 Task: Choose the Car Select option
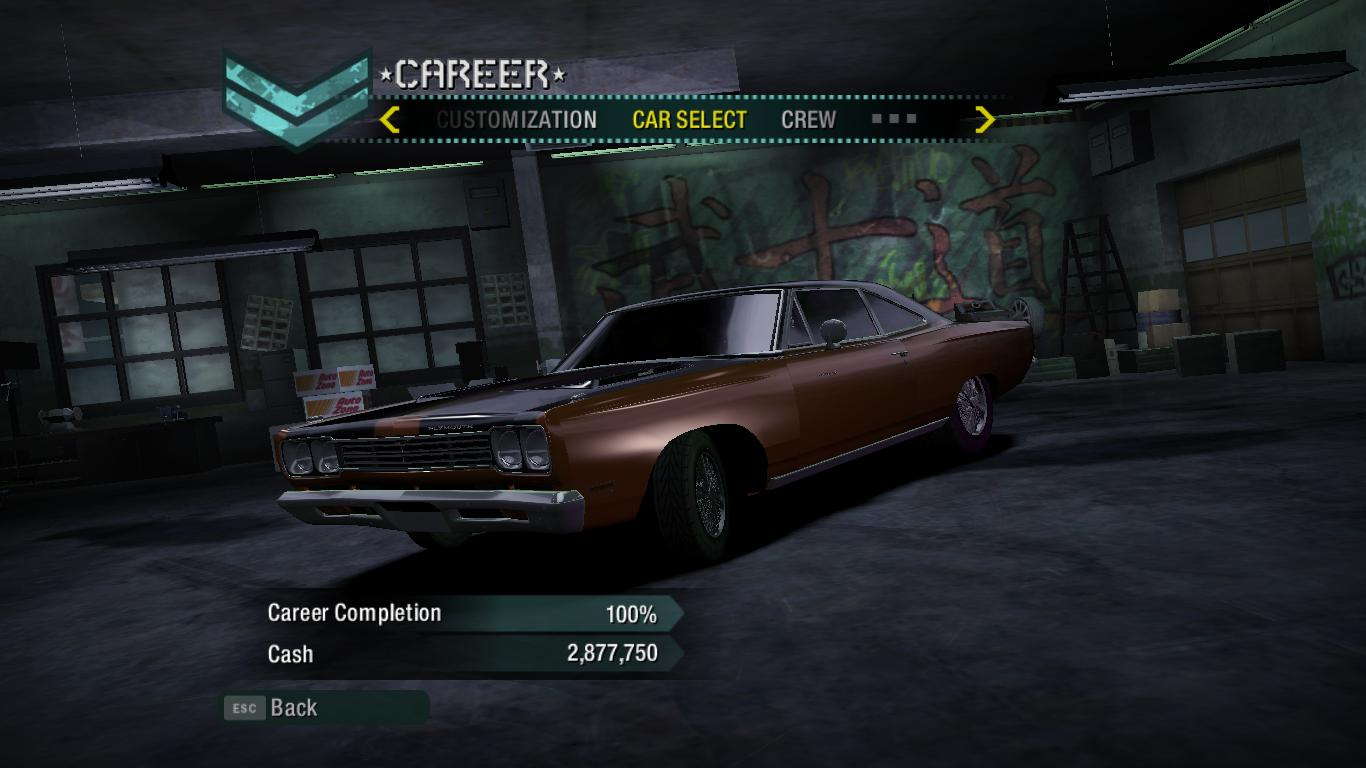(x=689, y=120)
